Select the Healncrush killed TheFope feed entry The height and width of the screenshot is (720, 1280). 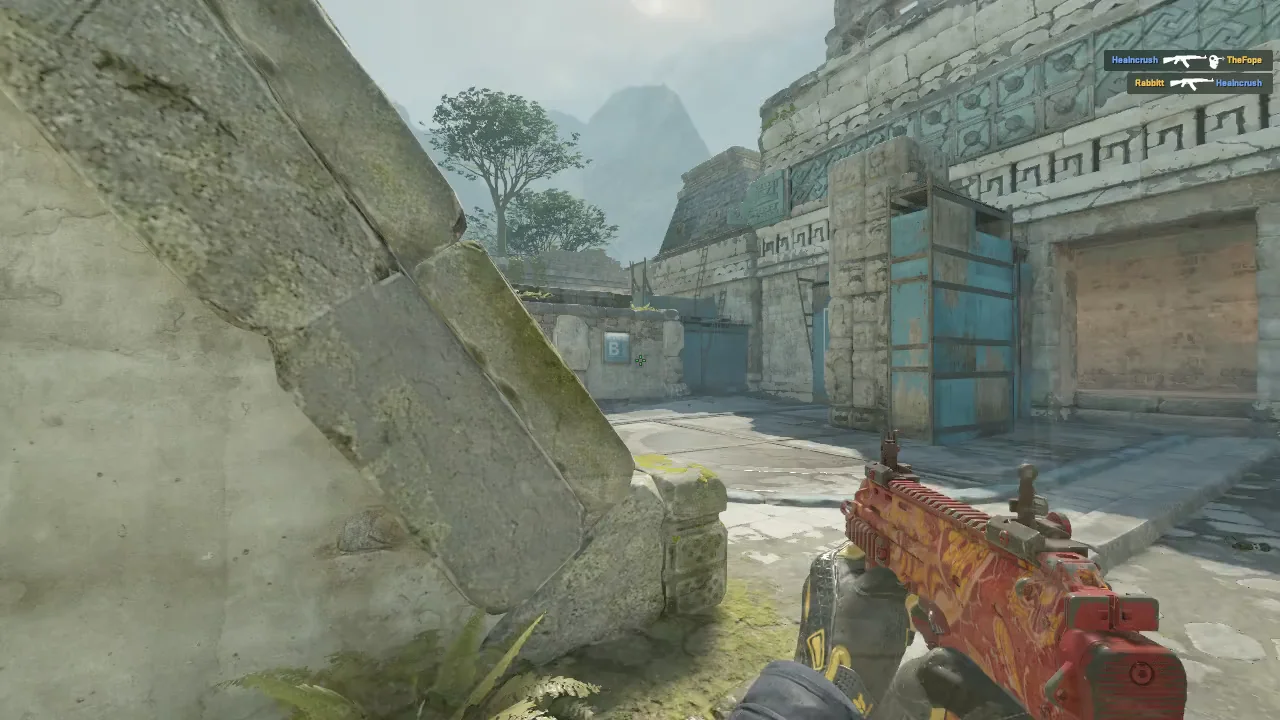[1188, 61]
